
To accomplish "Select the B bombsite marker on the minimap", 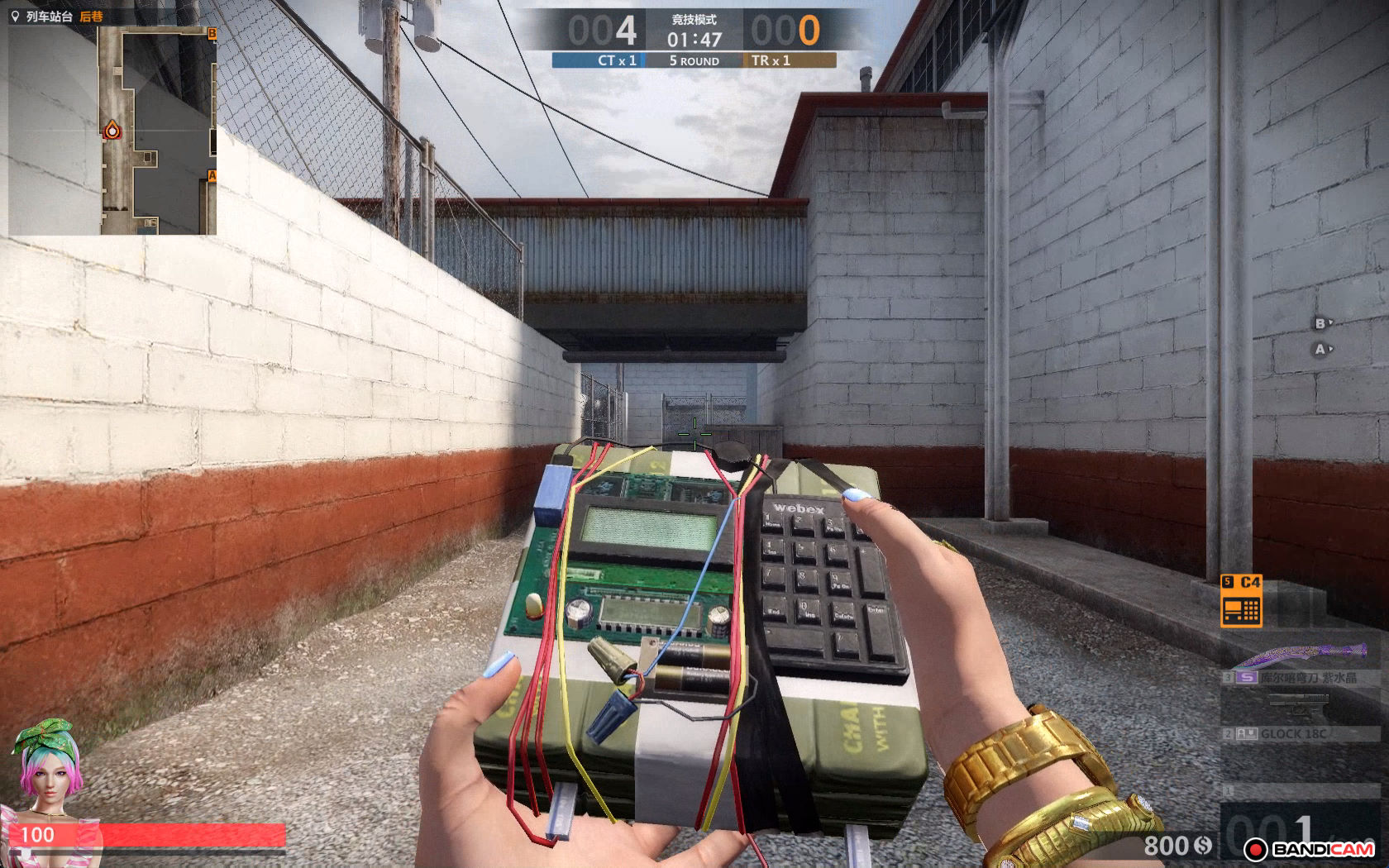I will click(x=212, y=33).
